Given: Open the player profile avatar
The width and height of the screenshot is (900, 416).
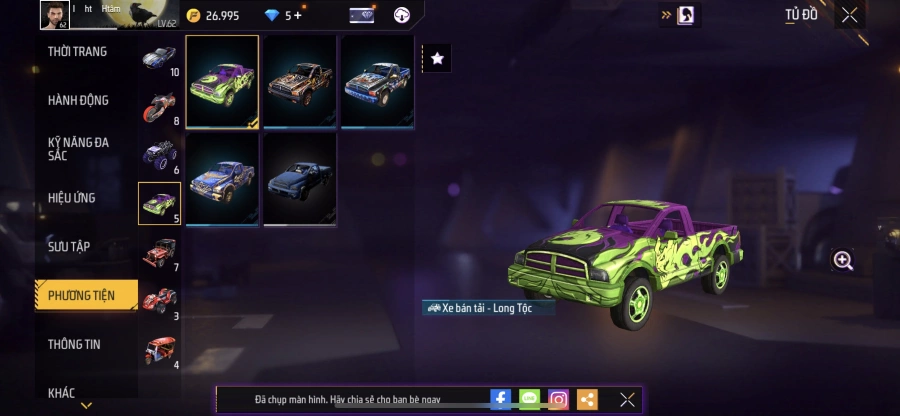Looking at the screenshot, I should (x=53, y=15).
